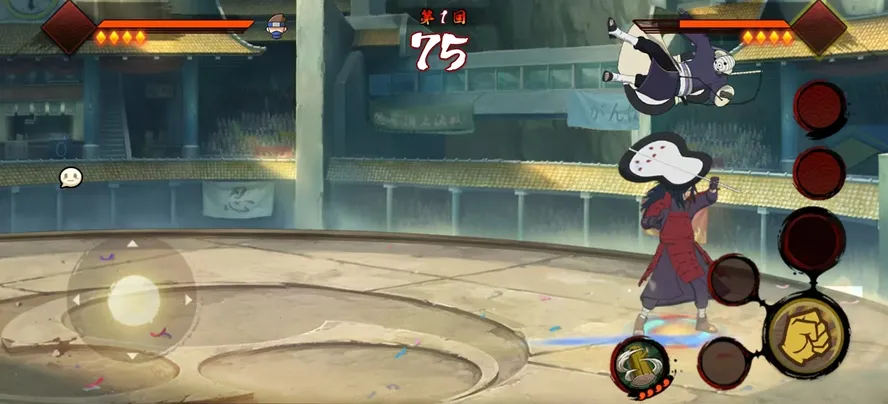Tap the joystick's left arrow
This screenshot has height=404, width=888.
pos(75,298)
